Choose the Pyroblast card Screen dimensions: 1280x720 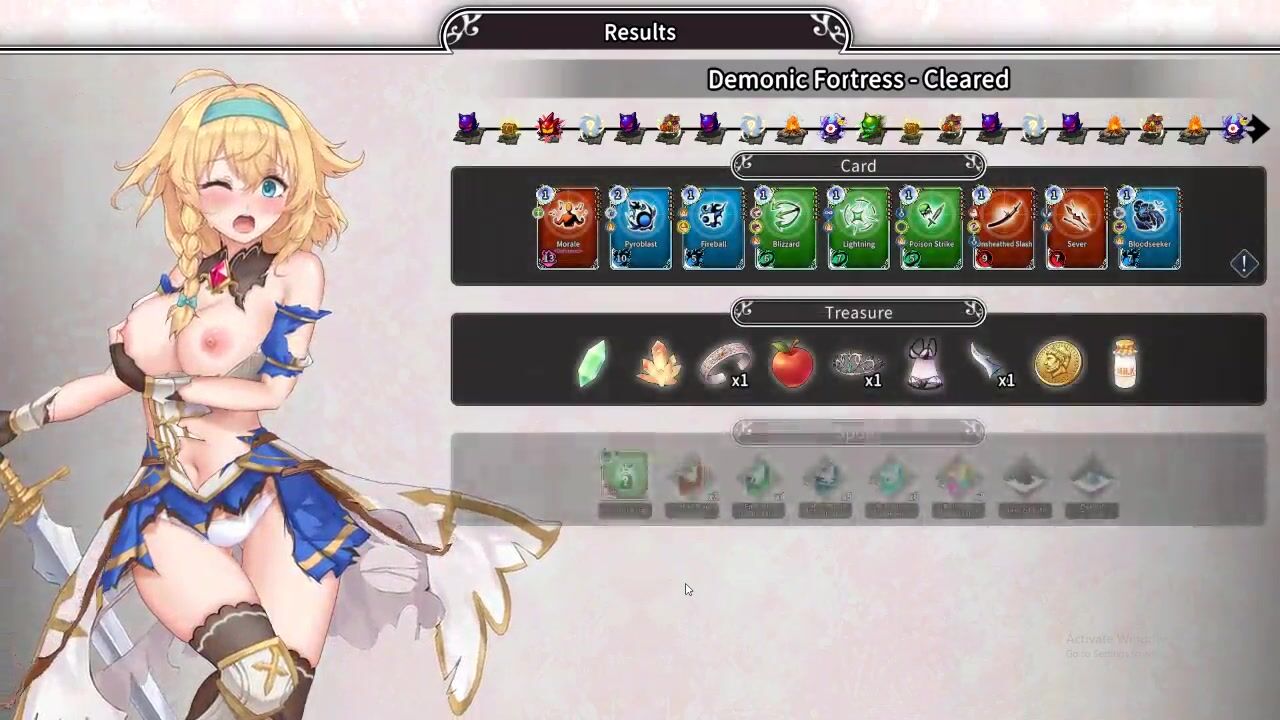tap(640, 228)
